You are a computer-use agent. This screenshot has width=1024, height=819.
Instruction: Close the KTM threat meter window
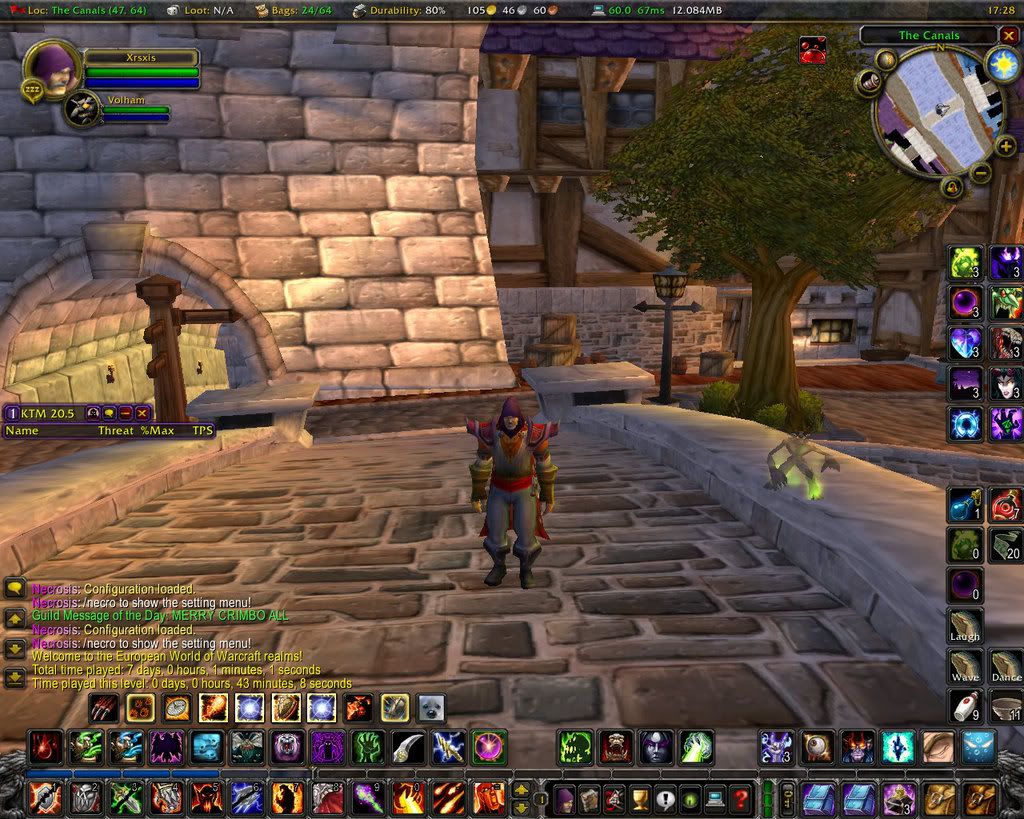click(143, 413)
